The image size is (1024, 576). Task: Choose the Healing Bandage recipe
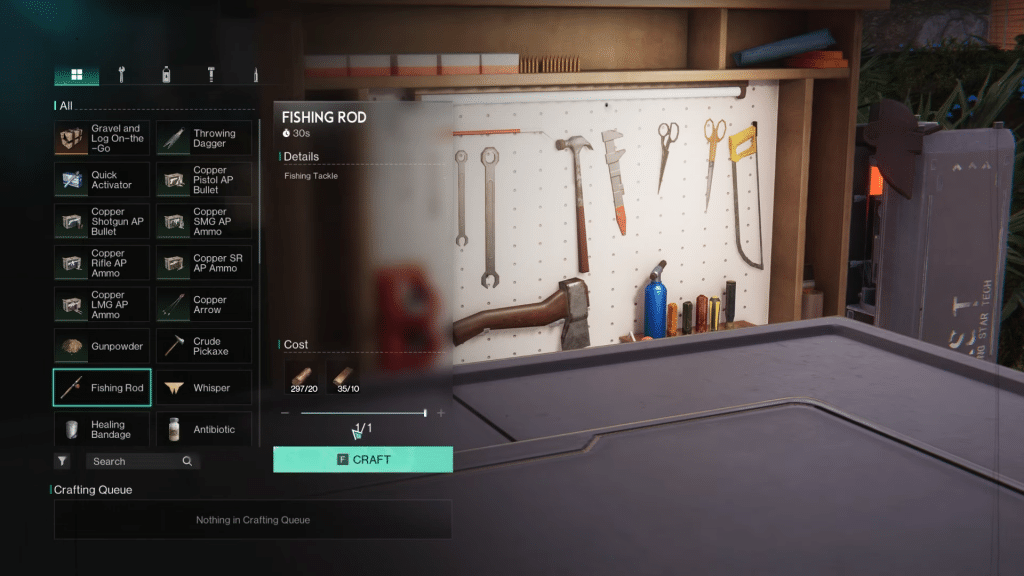[x=102, y=430]
